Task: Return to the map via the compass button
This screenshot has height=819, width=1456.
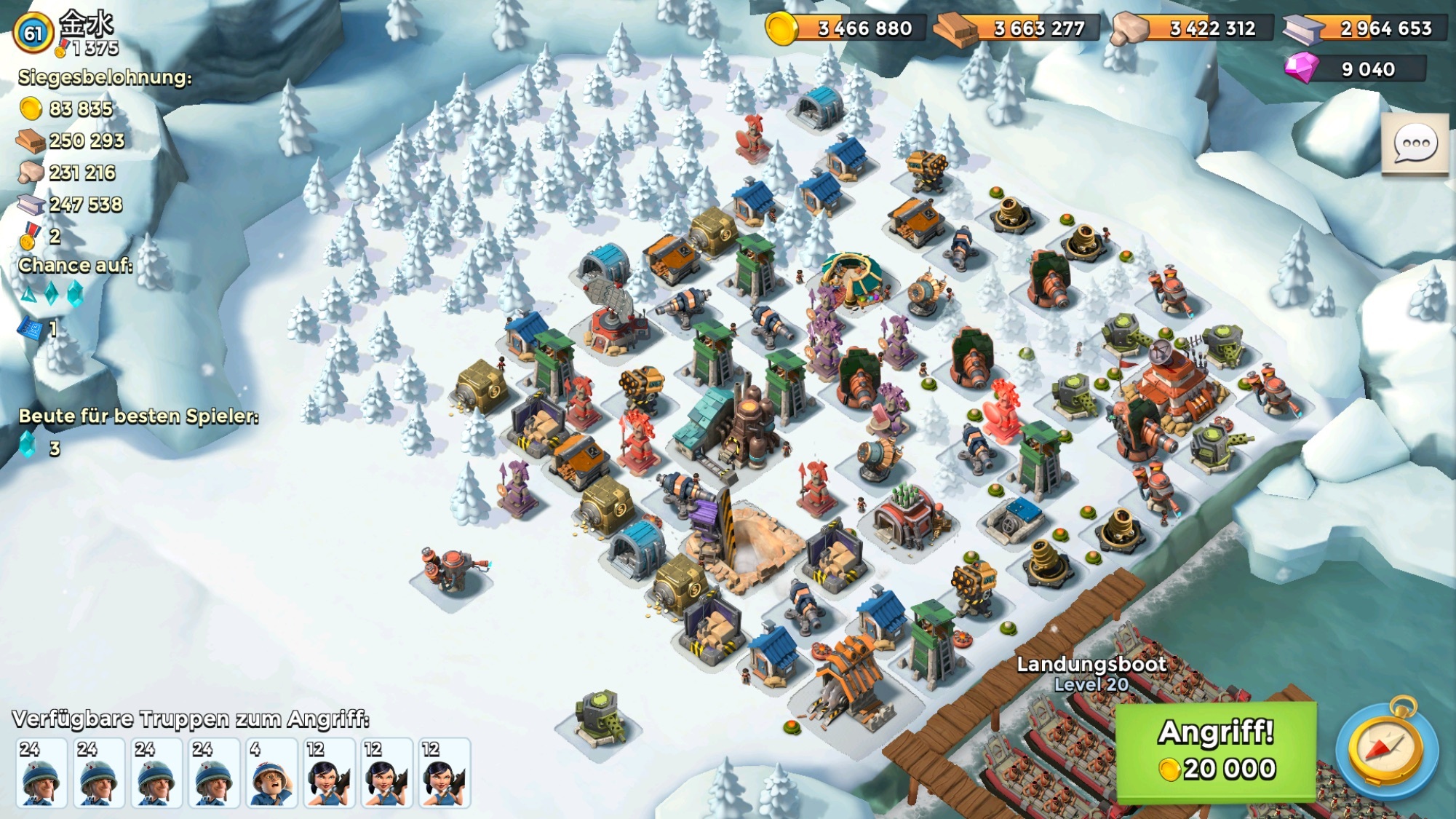Action: 1386,750
